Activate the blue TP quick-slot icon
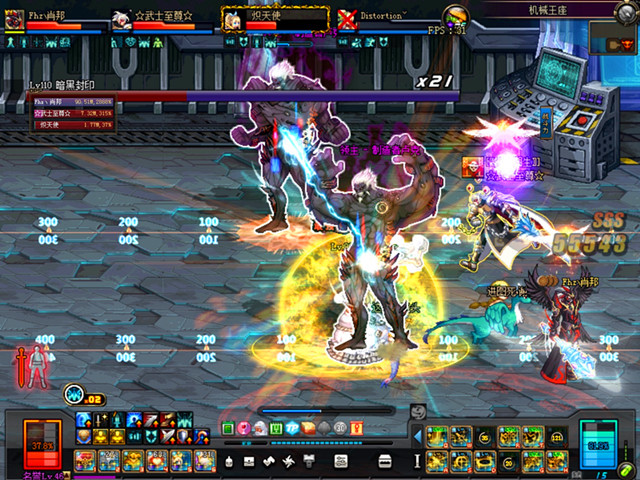Screen dimensions: 640x480 [x=292, y=428]
